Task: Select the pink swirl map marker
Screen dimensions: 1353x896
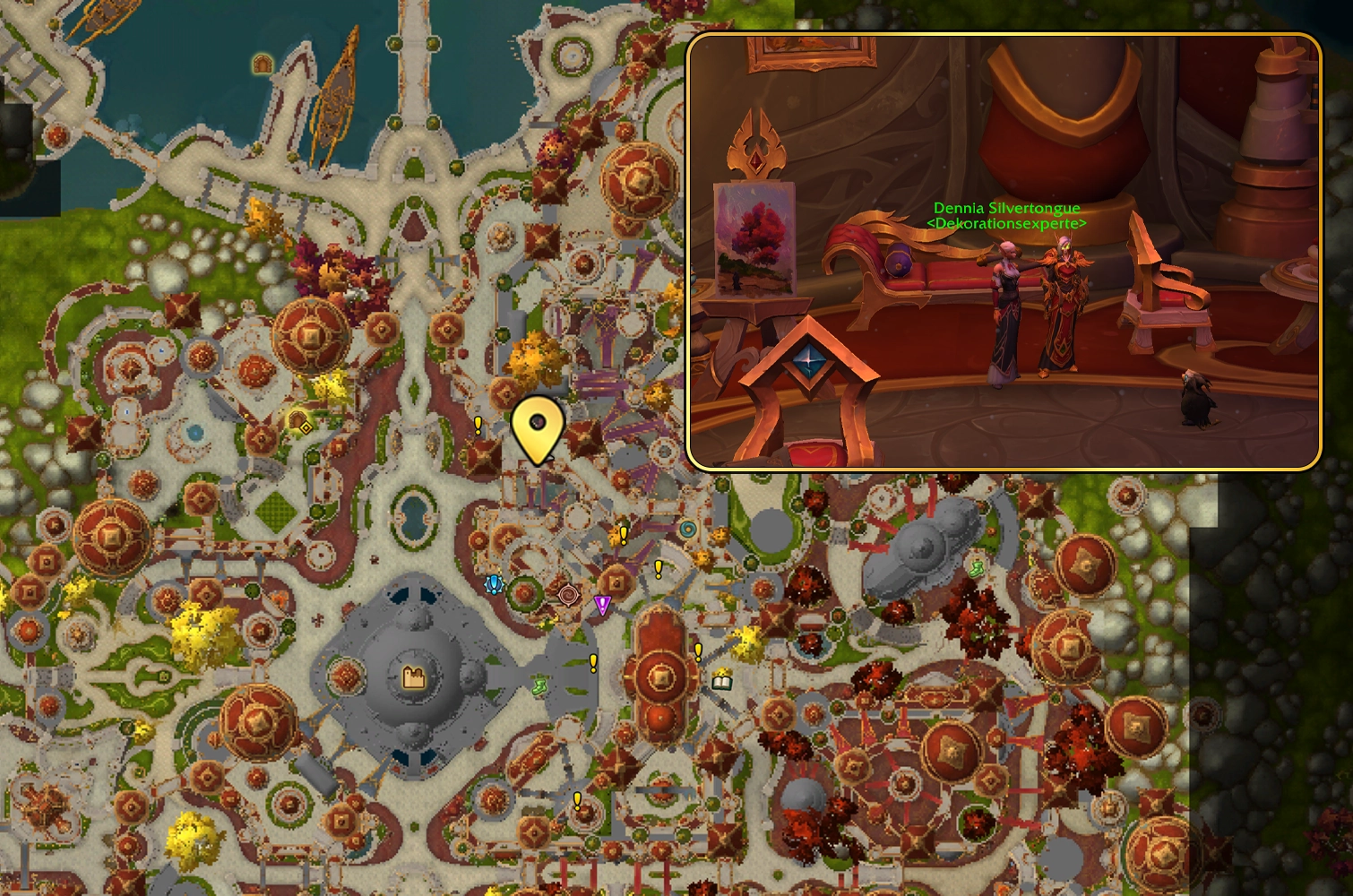Action: pos(568,595)
